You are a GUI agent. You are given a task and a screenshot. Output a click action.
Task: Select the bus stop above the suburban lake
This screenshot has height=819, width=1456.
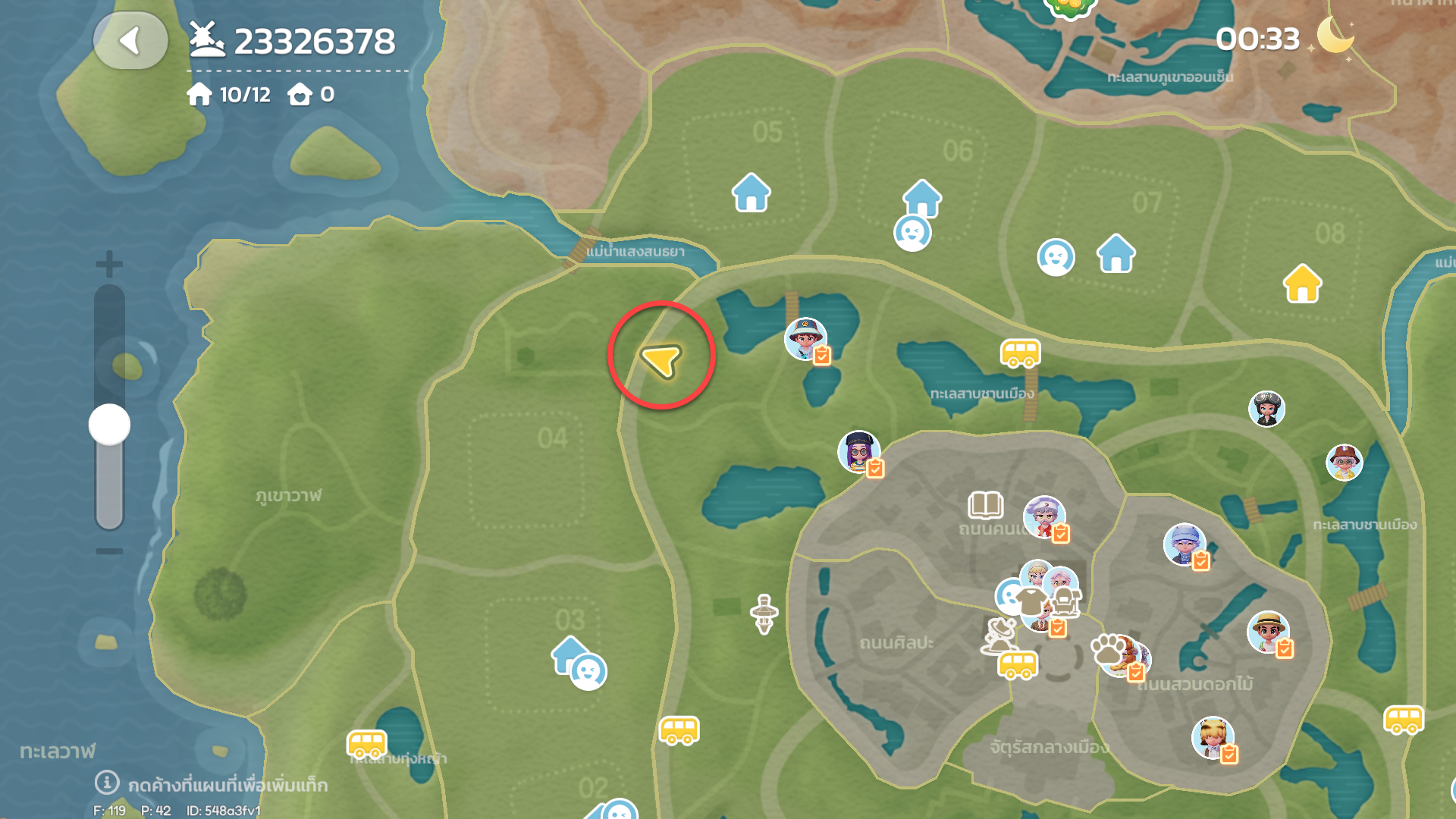pyautogui.click(x=1020, y=353)
